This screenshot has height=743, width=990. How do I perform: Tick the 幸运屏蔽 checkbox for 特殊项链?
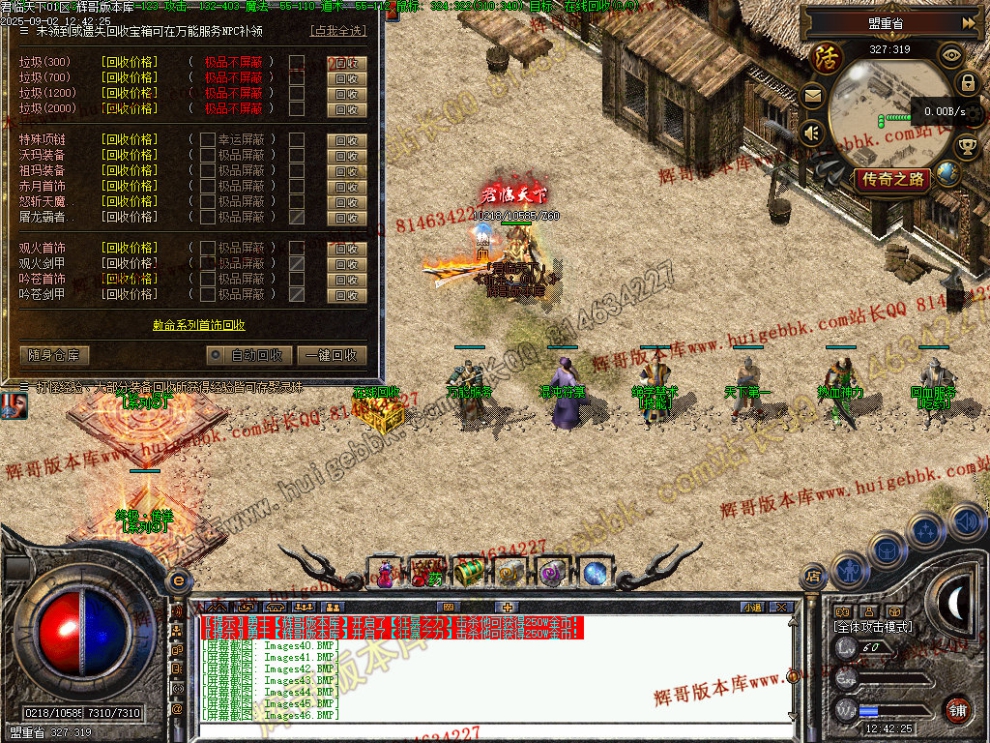(x=208, y=140)
